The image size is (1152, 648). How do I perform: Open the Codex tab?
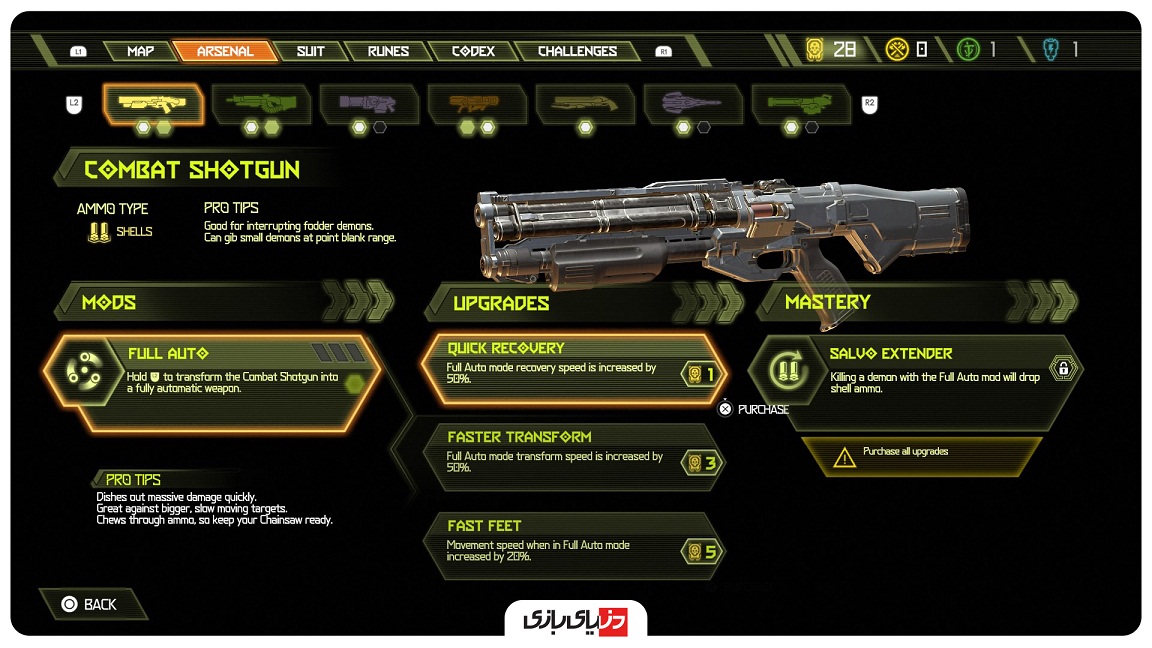(473, 51)
